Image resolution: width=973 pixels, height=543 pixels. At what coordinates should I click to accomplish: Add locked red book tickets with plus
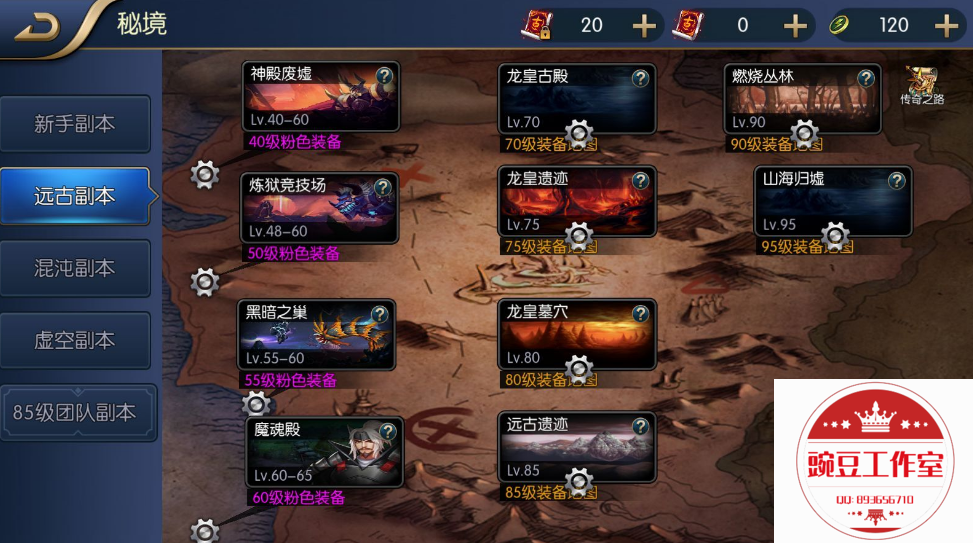click(x=645, y=25)
